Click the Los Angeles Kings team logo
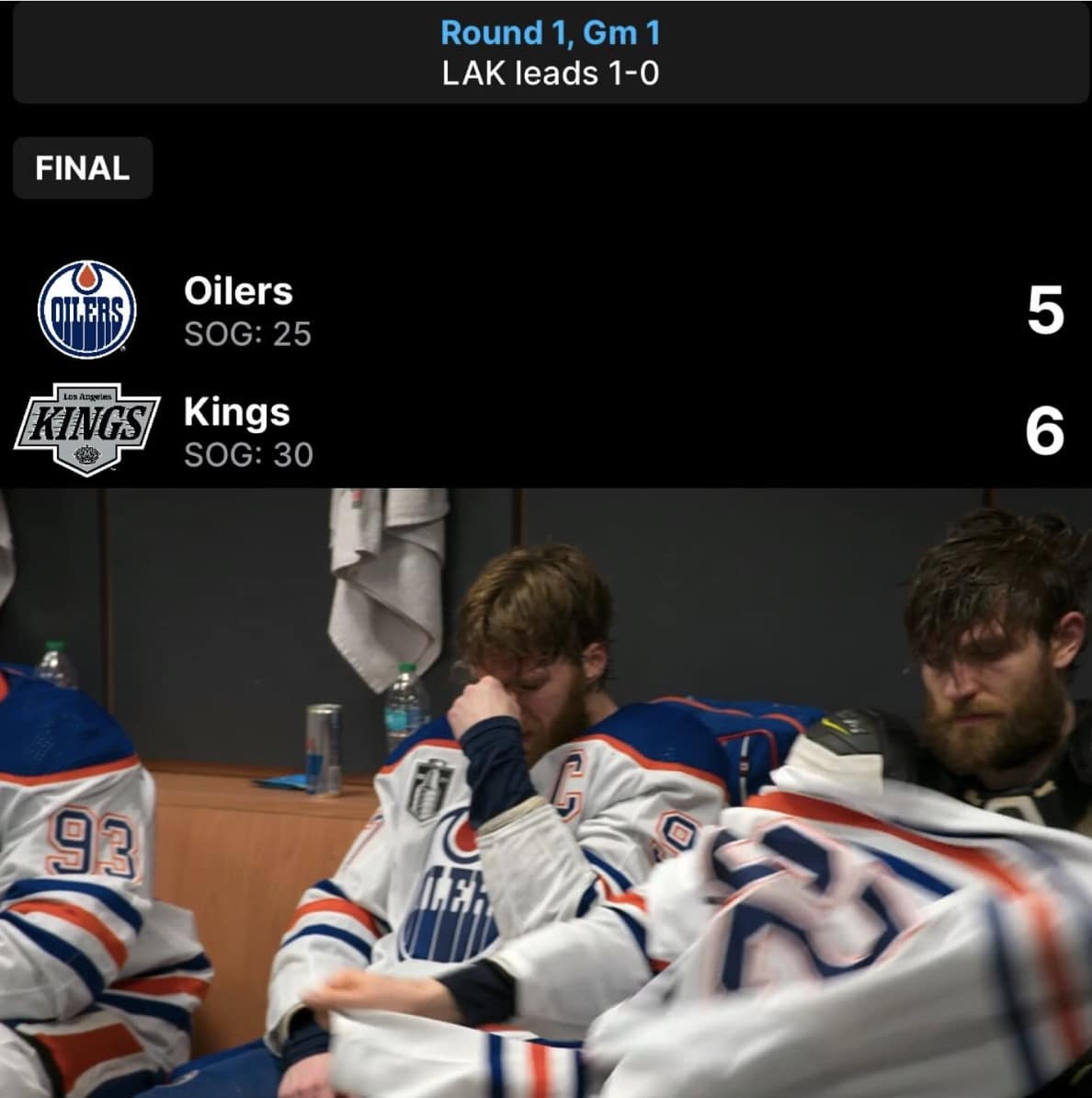1092x1098 pixels. pyautogui.click(x=86, y=429)
